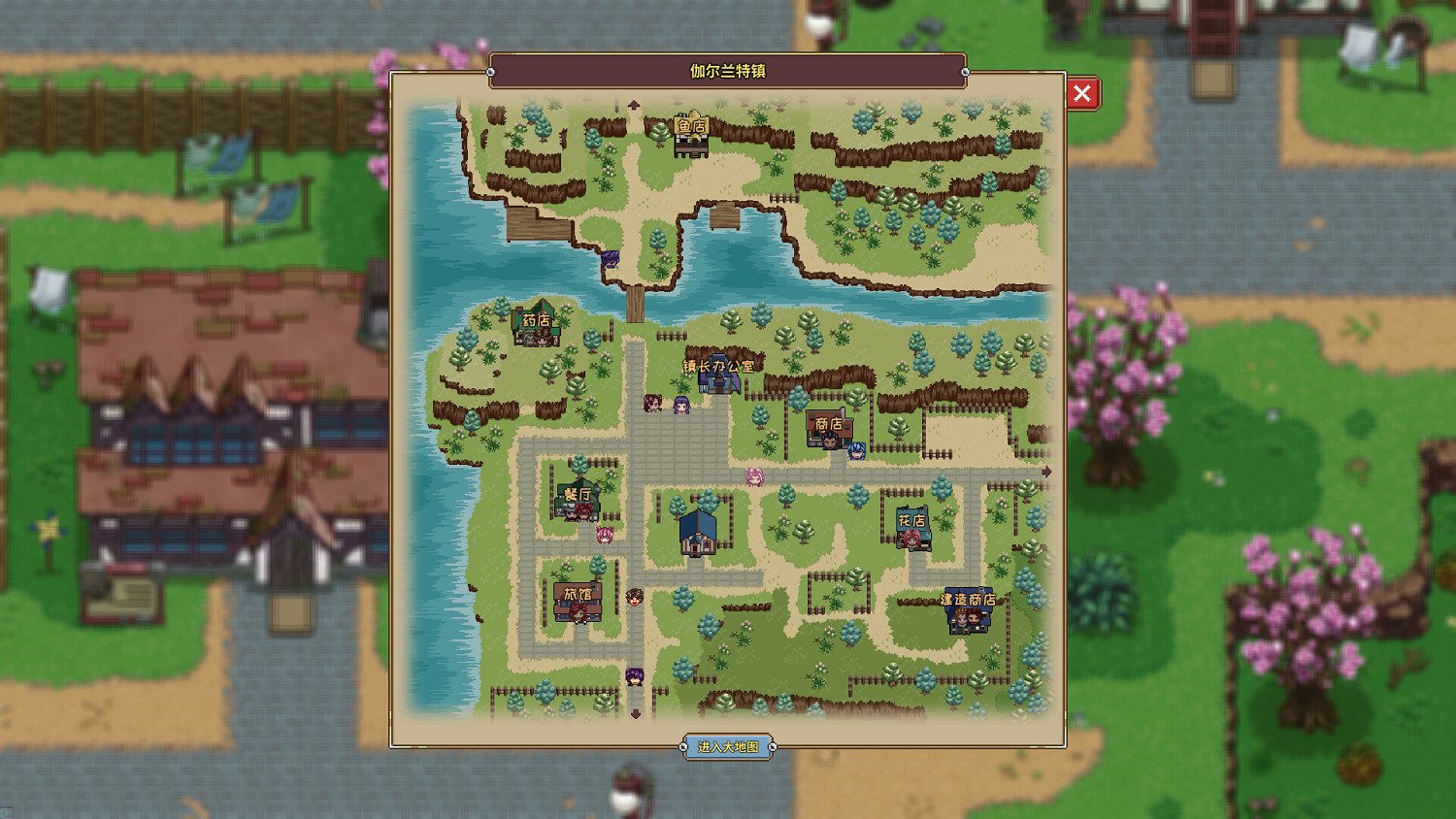Open the 花店 flower shop icon
The image size is (1456, 819).
[910, 529]
